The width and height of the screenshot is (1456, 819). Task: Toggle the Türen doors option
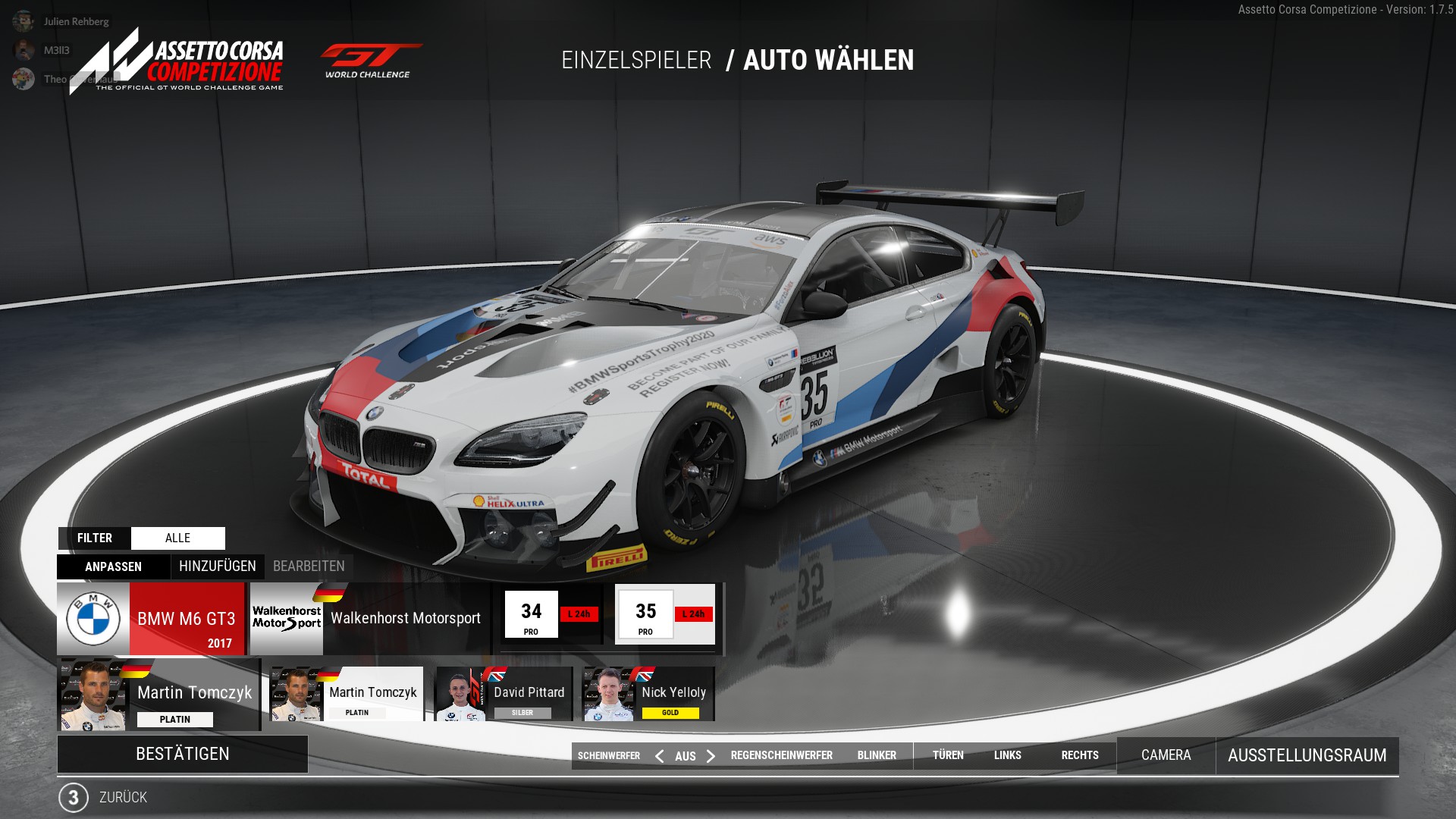point(948,755)
